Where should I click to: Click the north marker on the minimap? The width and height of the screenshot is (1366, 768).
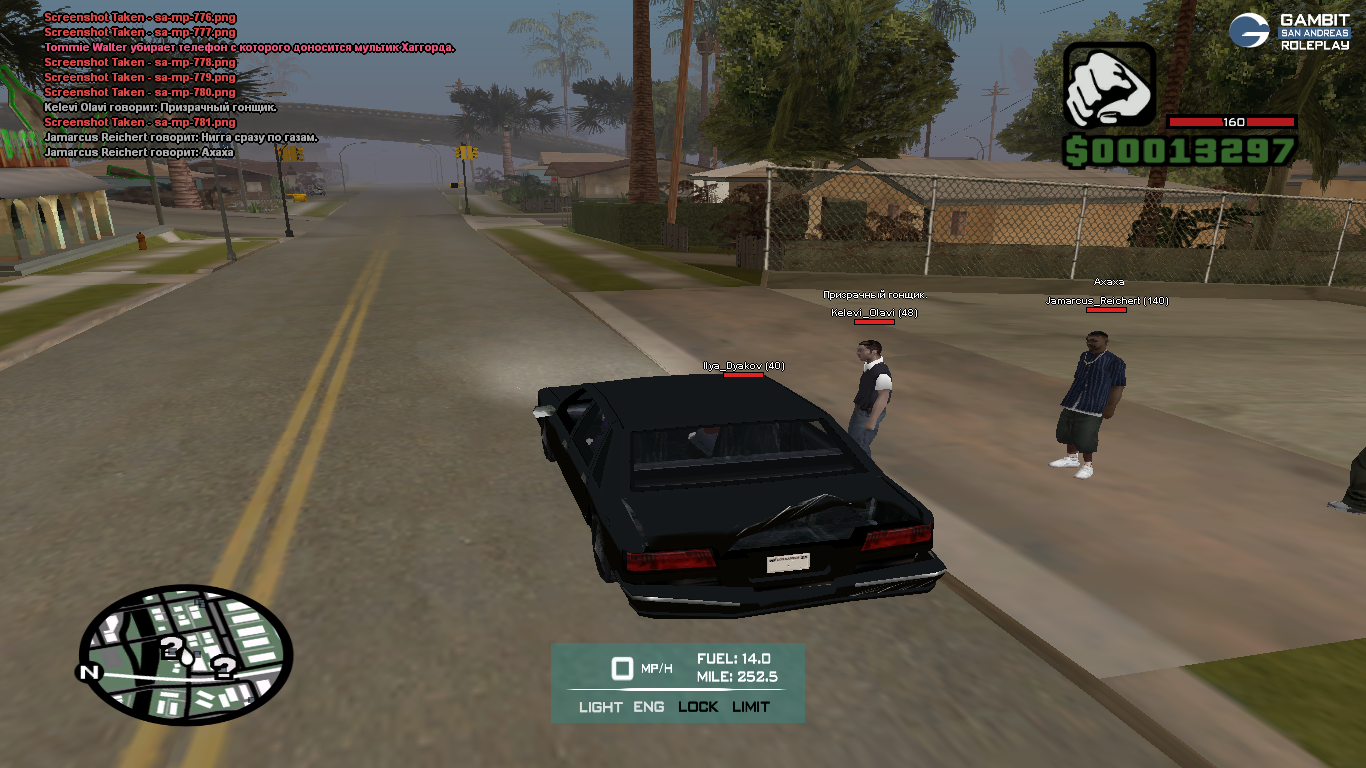coord(90,672)
